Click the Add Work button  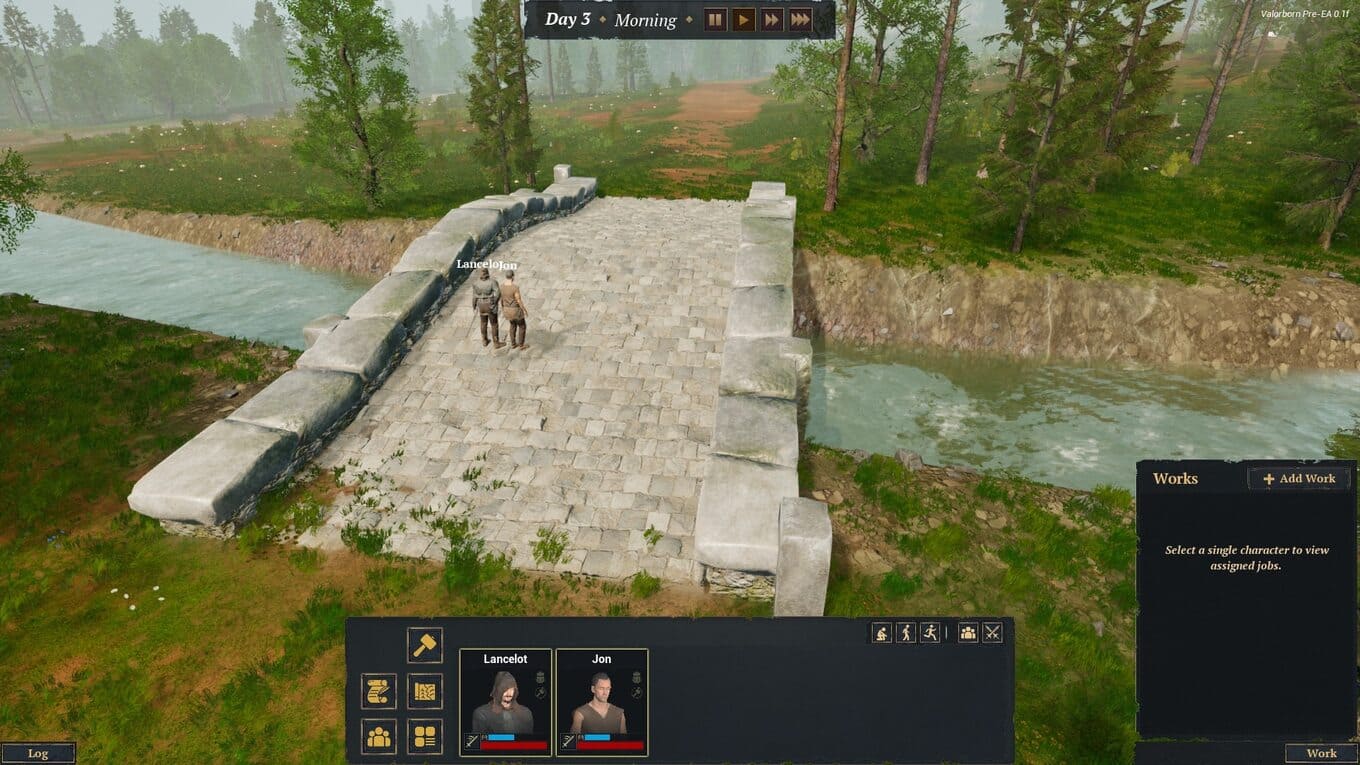[x=1299, y=478]
